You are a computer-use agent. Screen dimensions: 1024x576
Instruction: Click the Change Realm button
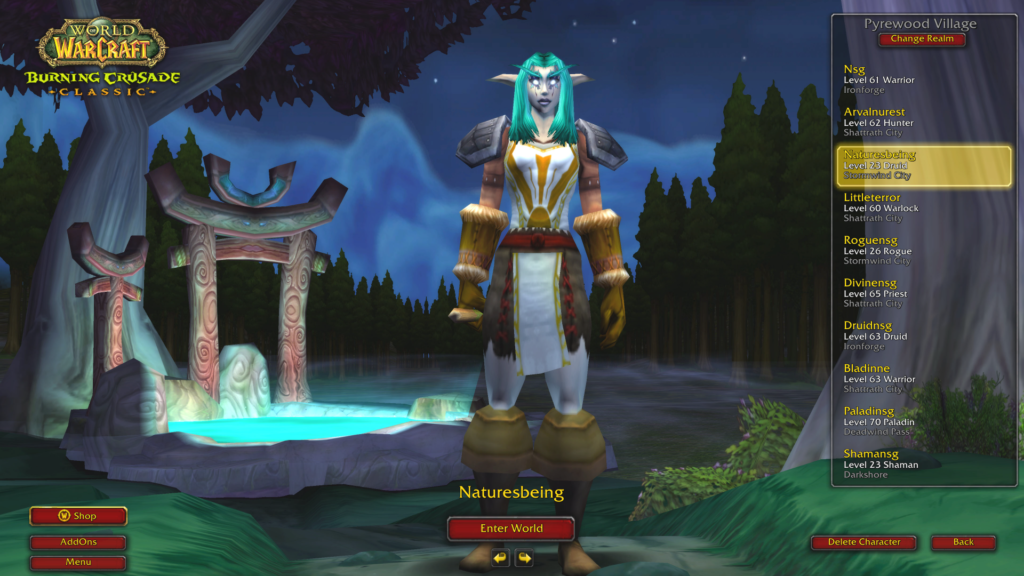(x=923, y=40)
